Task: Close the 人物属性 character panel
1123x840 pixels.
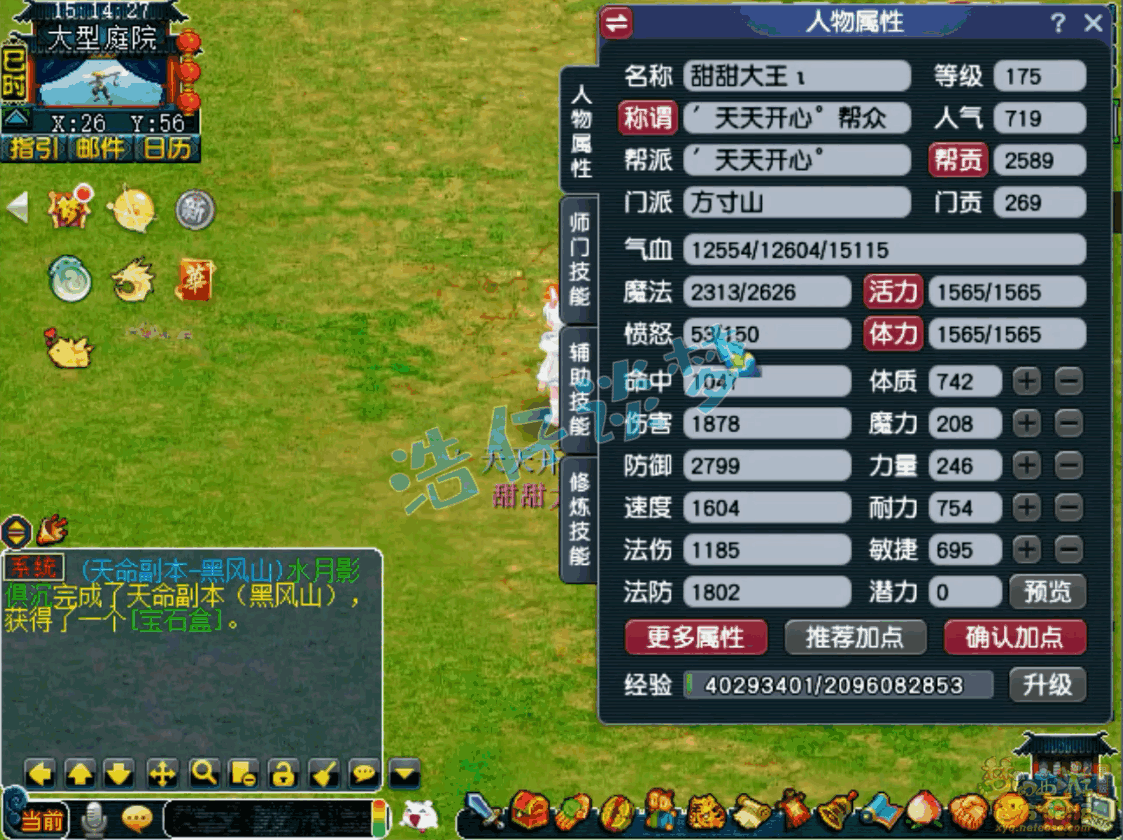Action: tap(1094, 23)
